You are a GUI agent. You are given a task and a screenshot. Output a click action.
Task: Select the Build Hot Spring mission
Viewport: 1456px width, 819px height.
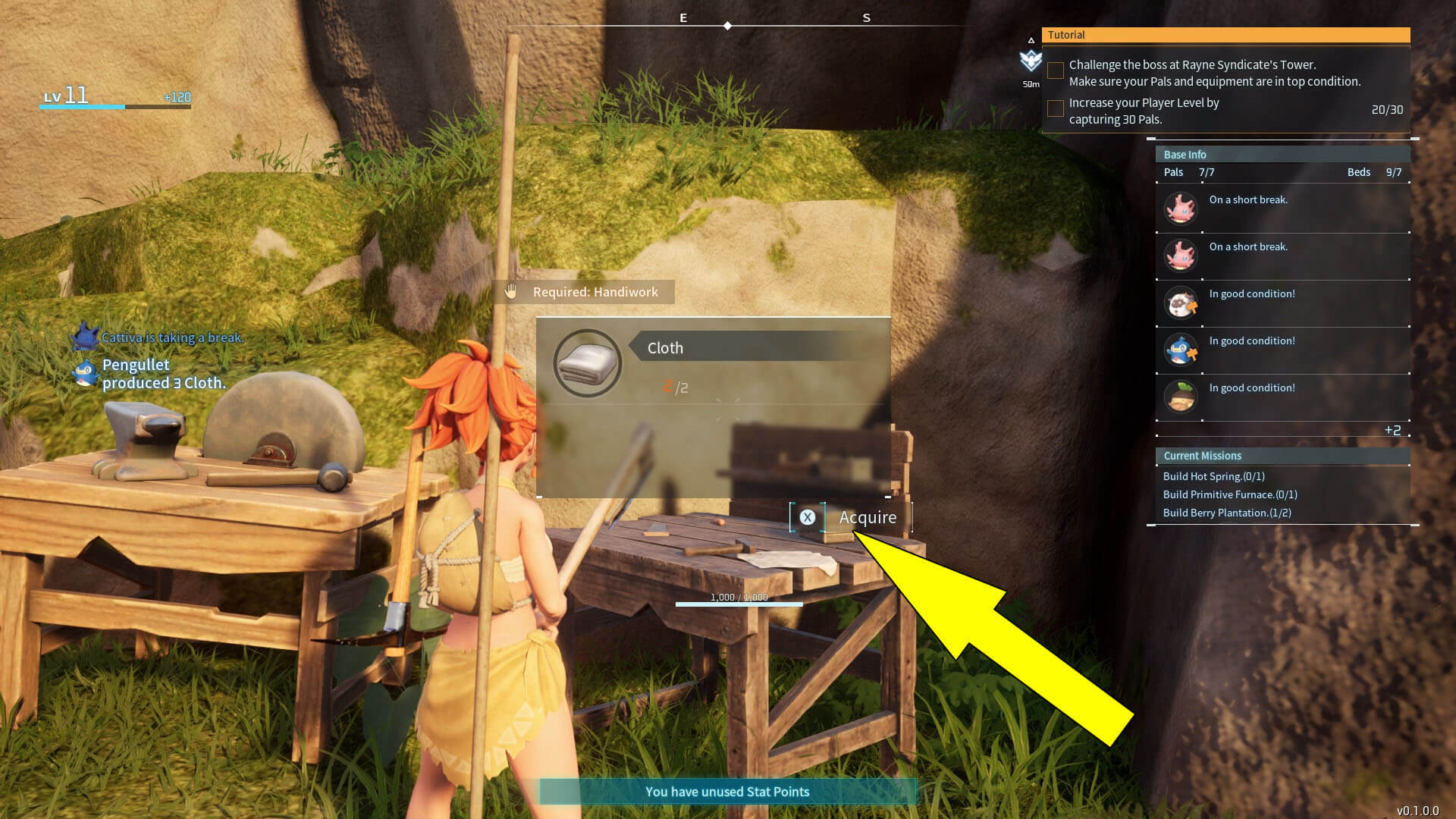point(1213,476)
